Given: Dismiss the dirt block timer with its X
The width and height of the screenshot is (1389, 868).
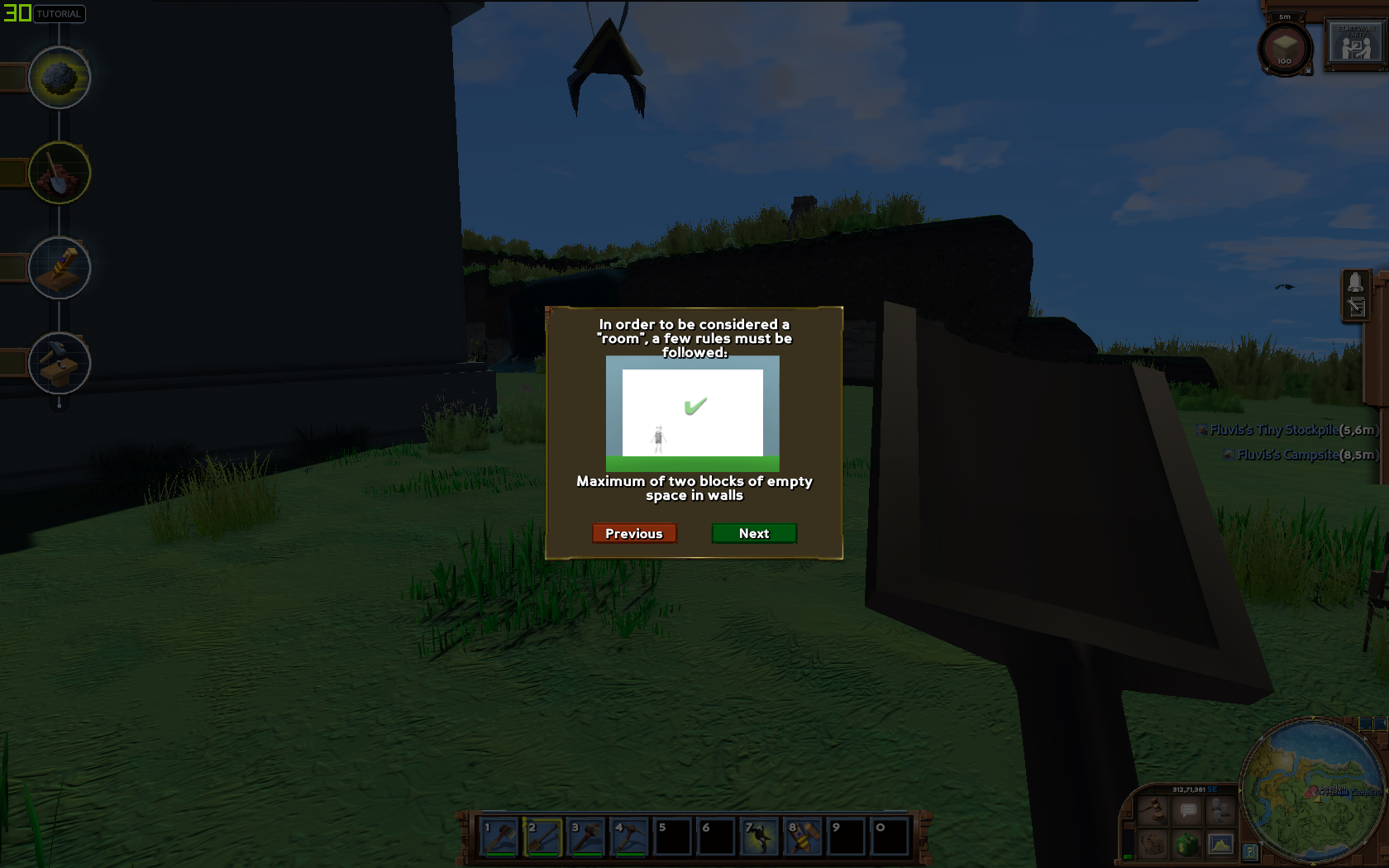Looking at the screenshot, I should click(1309, 71).
